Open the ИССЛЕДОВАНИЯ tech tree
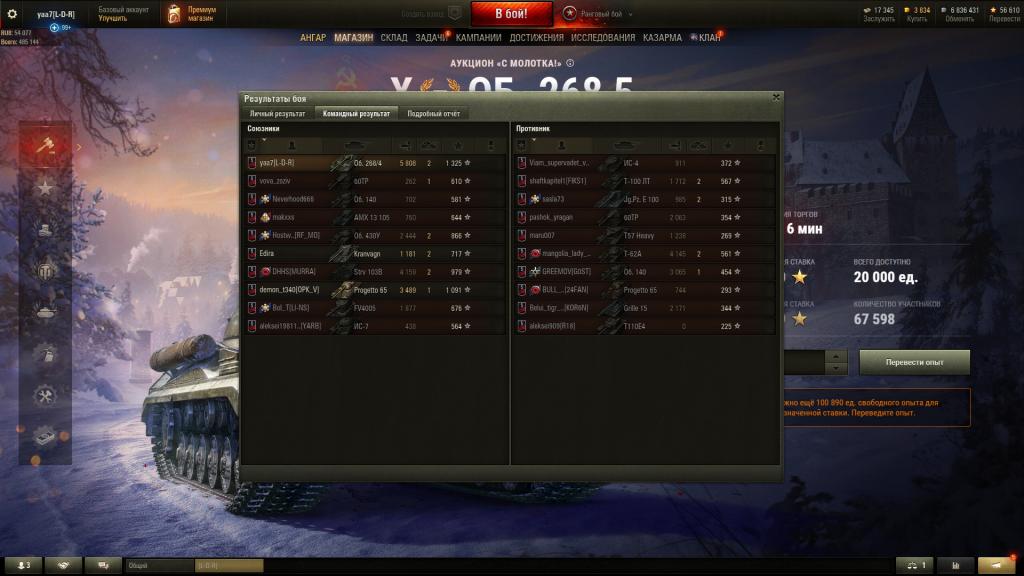 click(603, 38)
